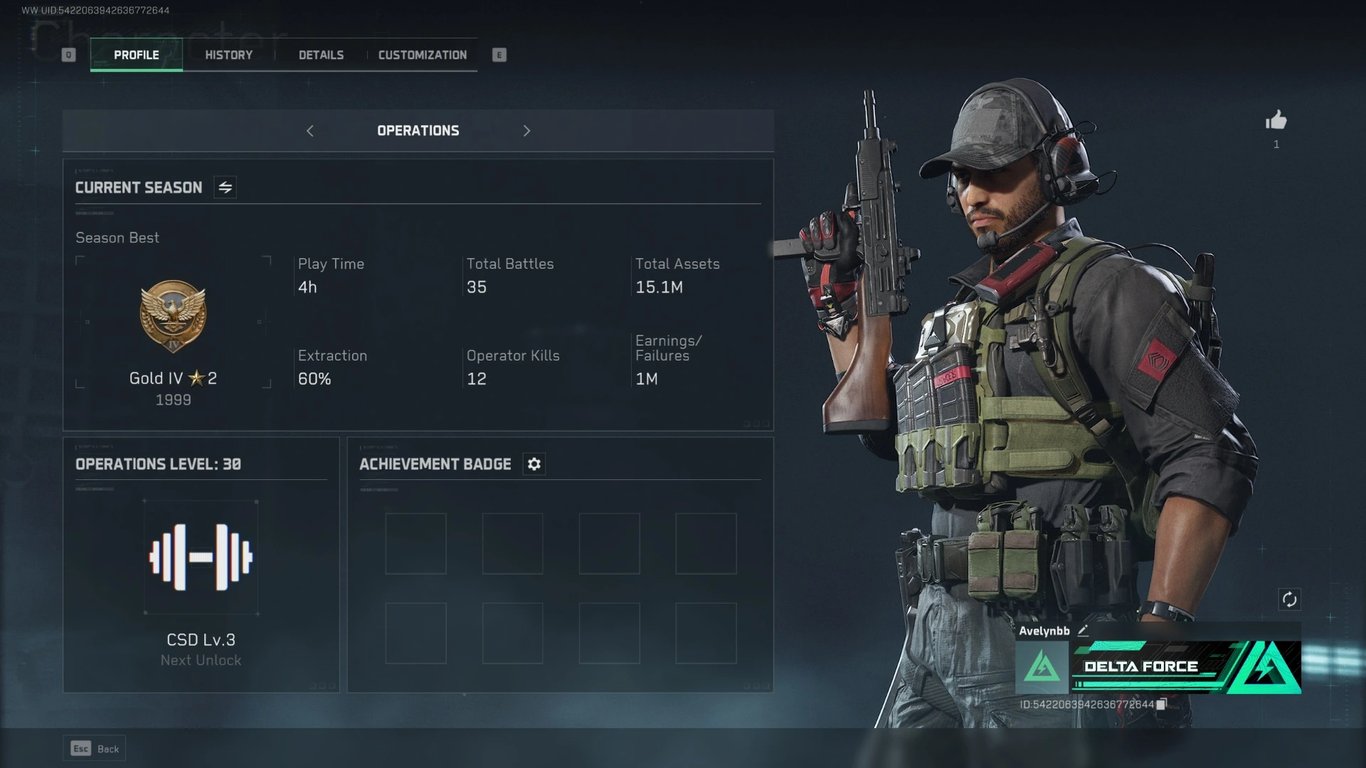Give a thumbs-up like
This screenshot has width=1366, height=768.
(1276, 121)
